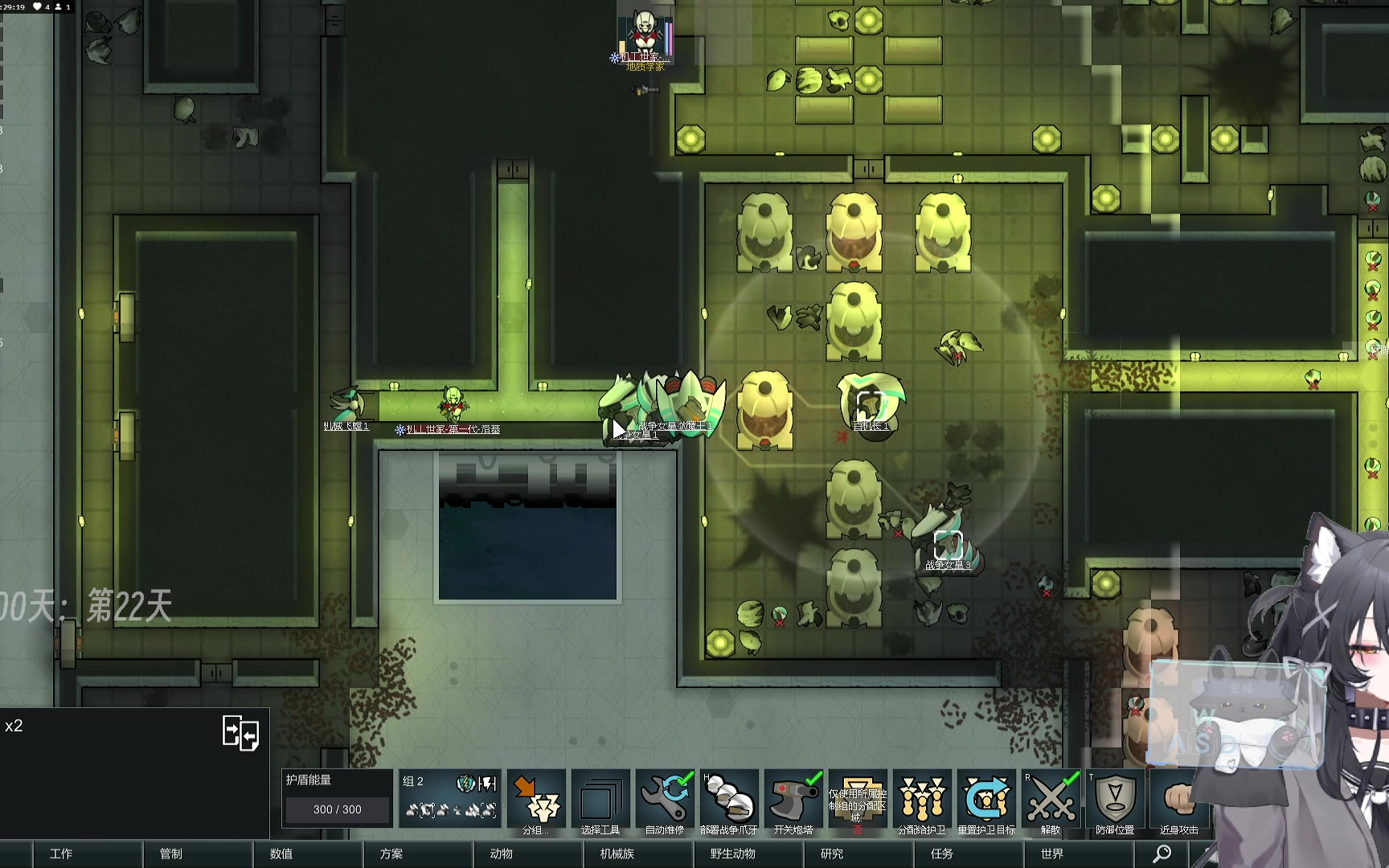Click 重置护卫目标 reset escort target
This screenshot has height=868, width=1389.
point(986,801)
